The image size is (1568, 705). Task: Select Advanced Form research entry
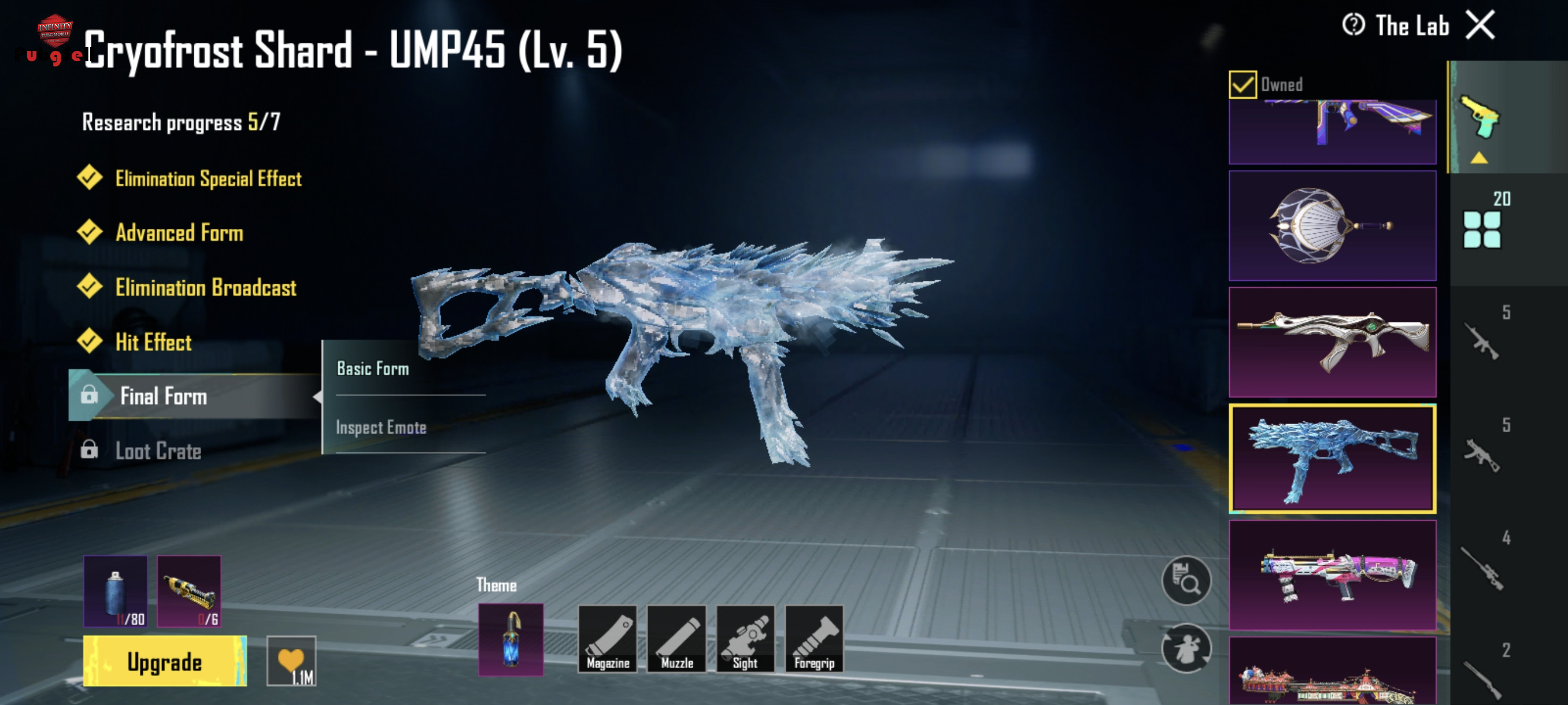pos(179,233)
